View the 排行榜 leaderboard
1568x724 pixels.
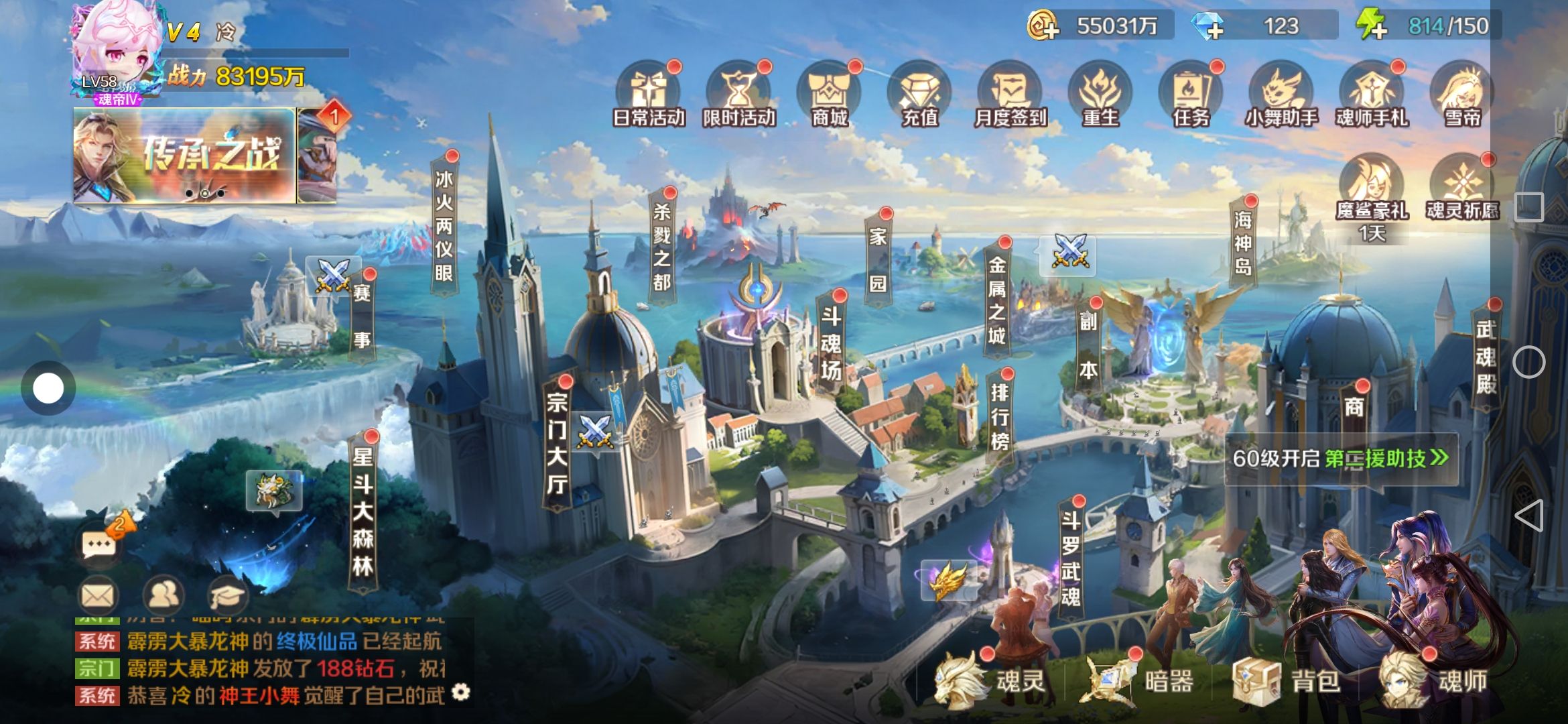pos(999,416)
